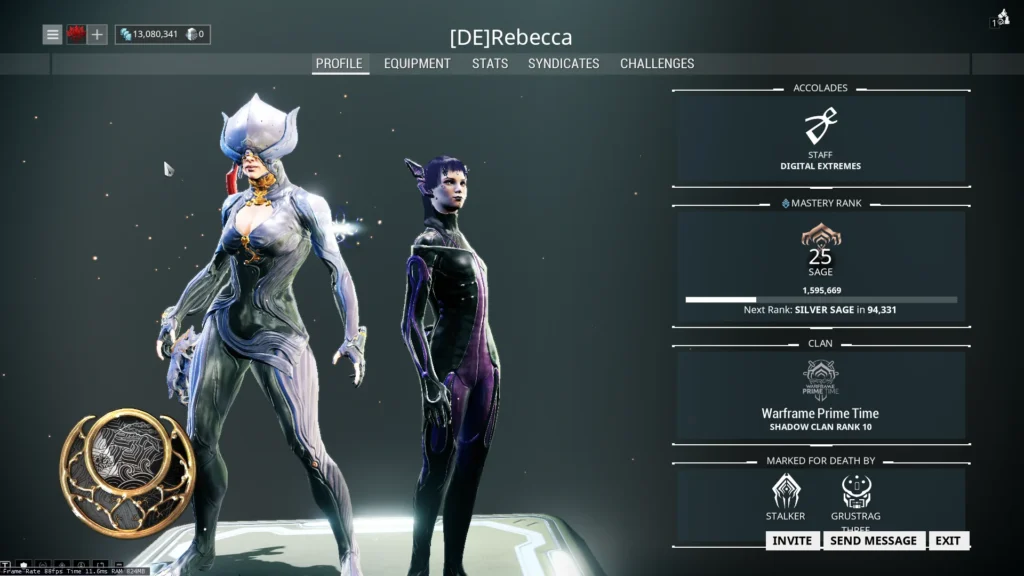Exit the profile screen

click(948, 540)
